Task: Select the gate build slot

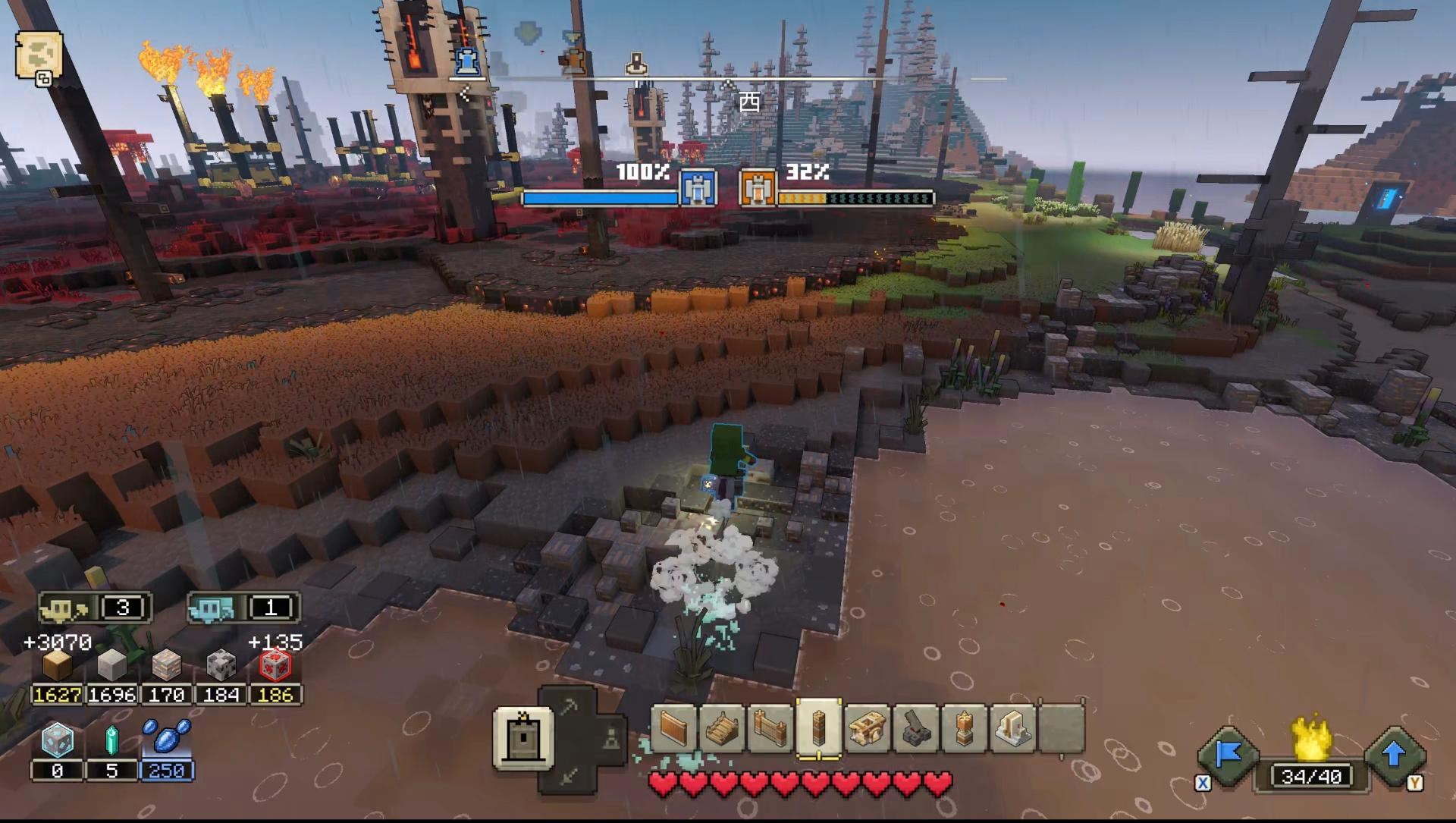Action: 770,729
